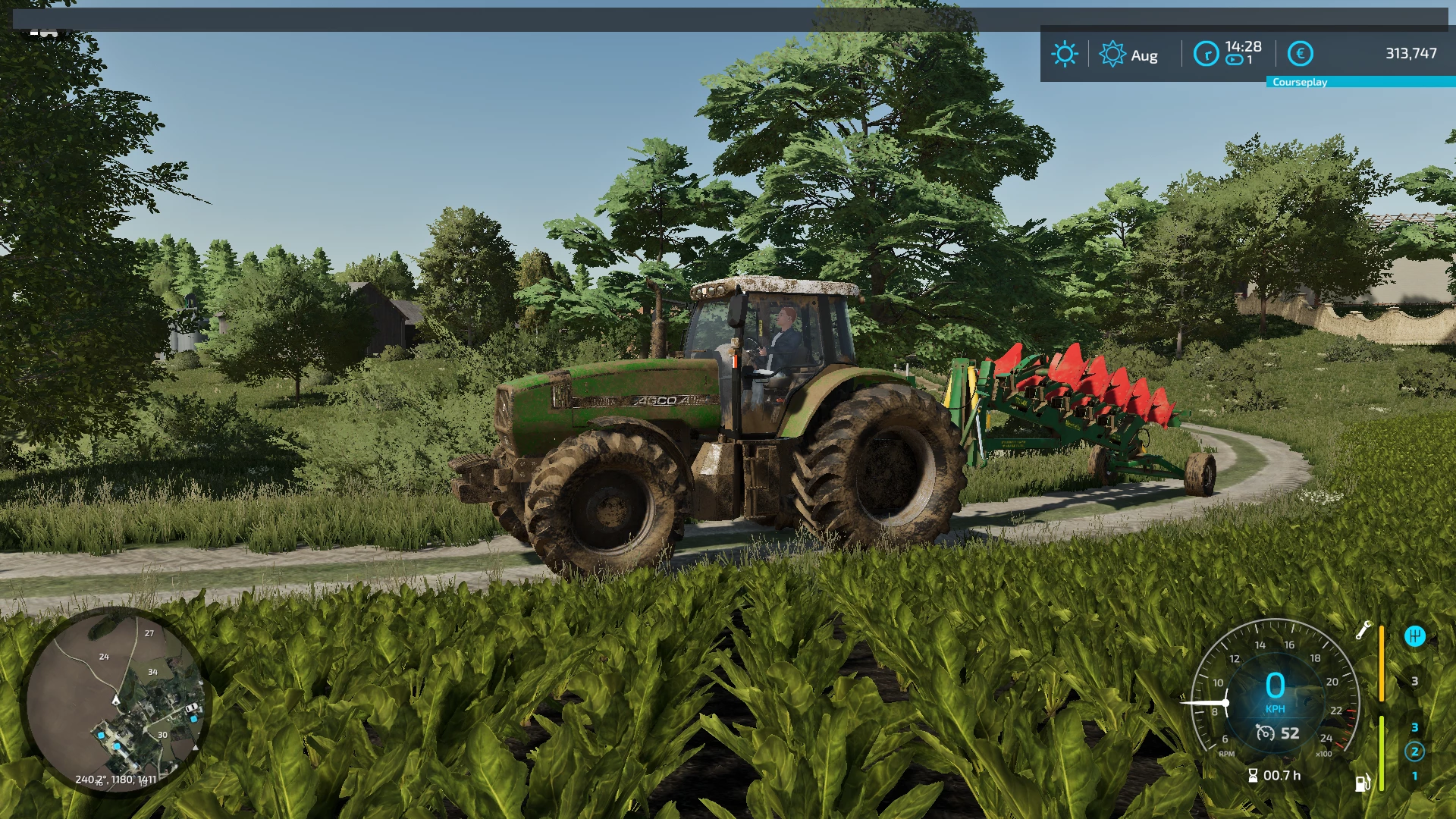
Task: Select the active gear 2 indicator
Action: pos(1415,751)
